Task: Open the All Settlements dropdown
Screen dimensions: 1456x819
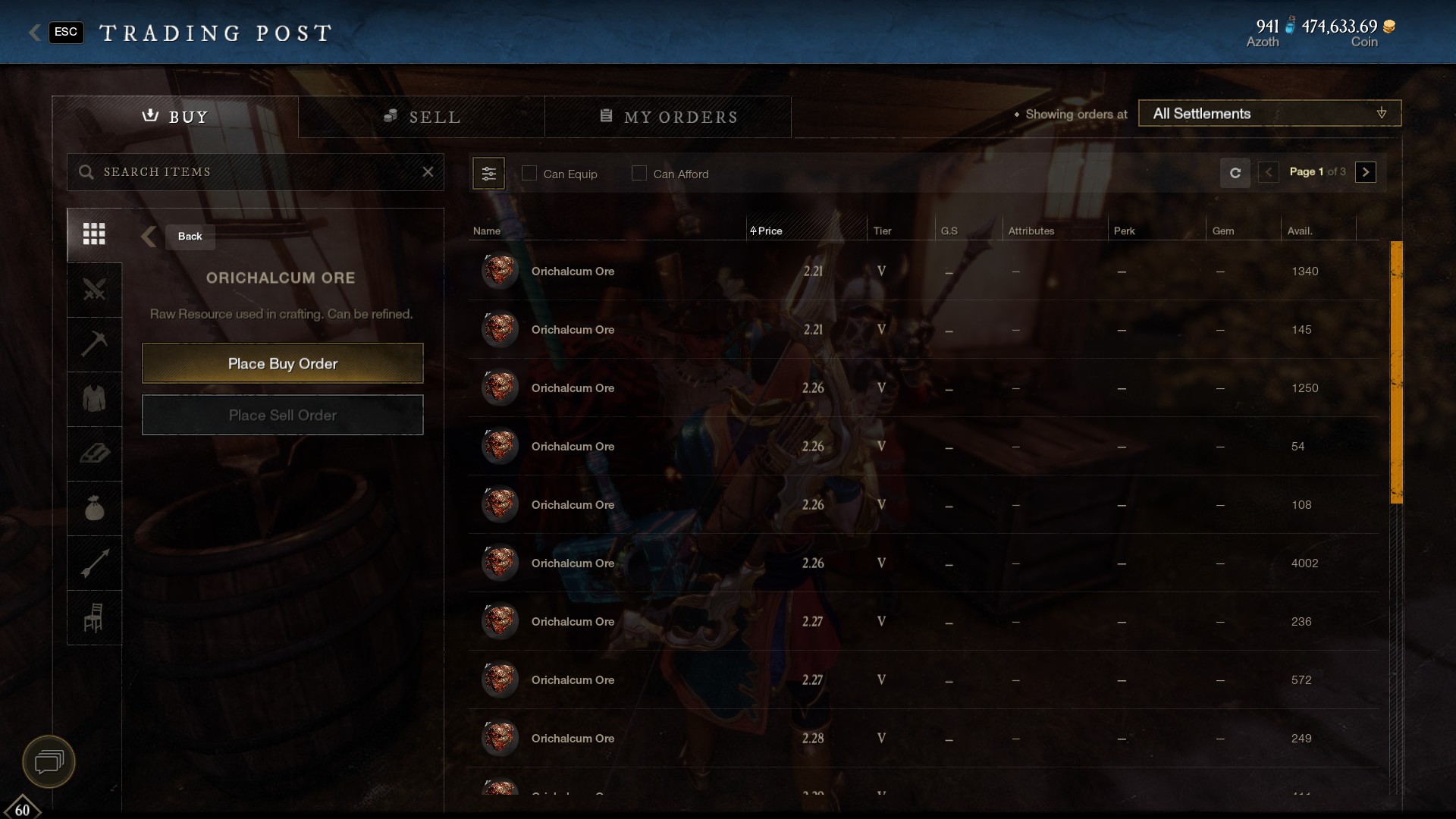Action: click(1269, 113)
